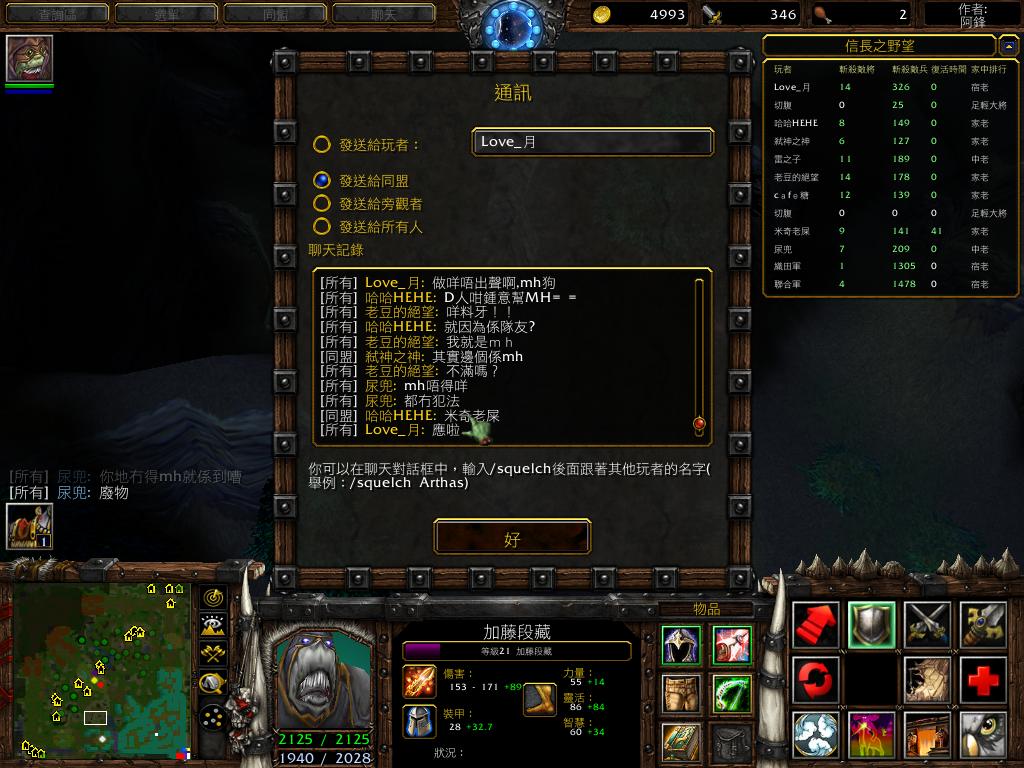Click the Love_月 player name field
Viewport: 1024px width, 768px height.
[592, 142]
